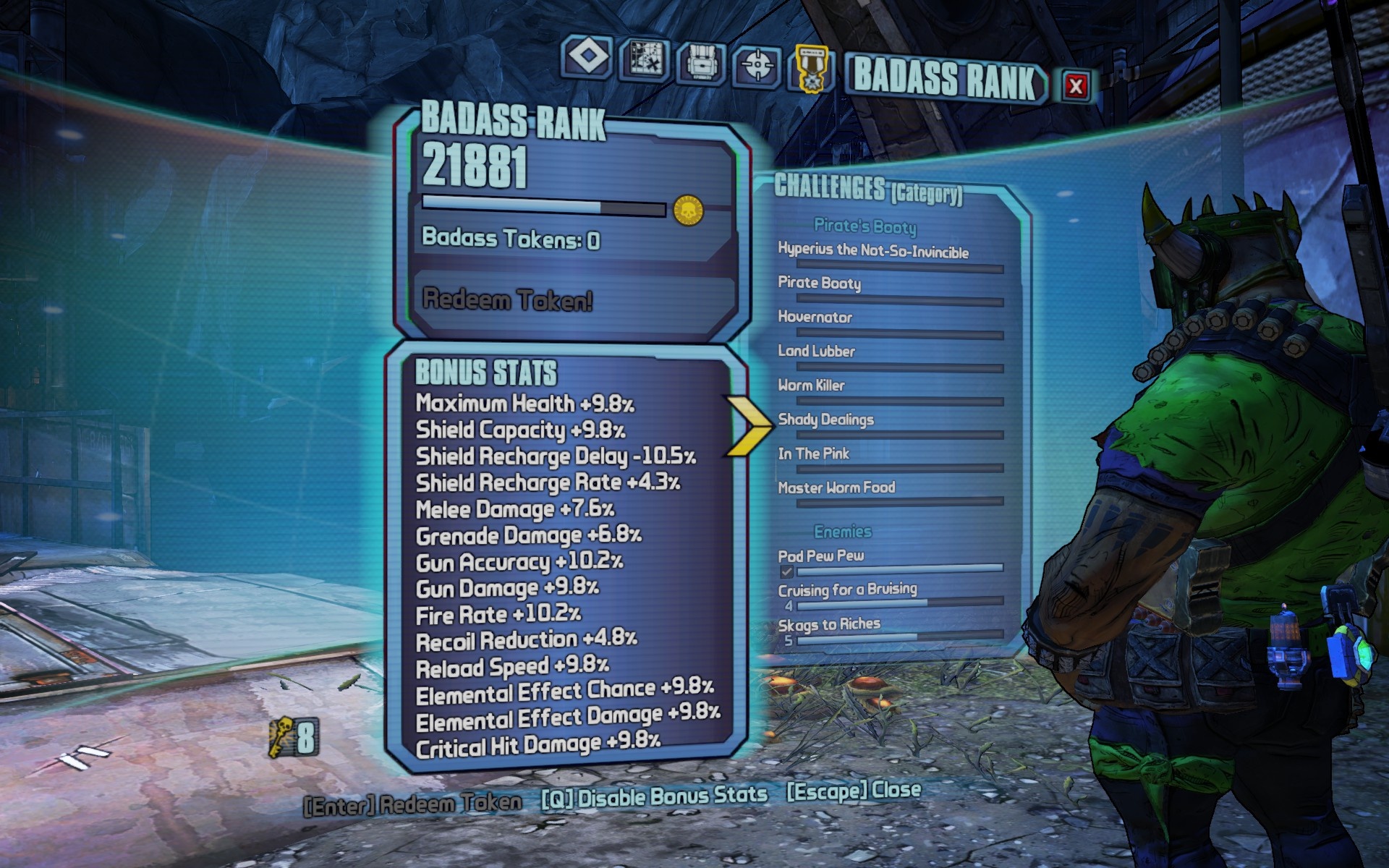1389x868 pixels.
Task: Close the menu with the red X
Action: [1075, 86]
